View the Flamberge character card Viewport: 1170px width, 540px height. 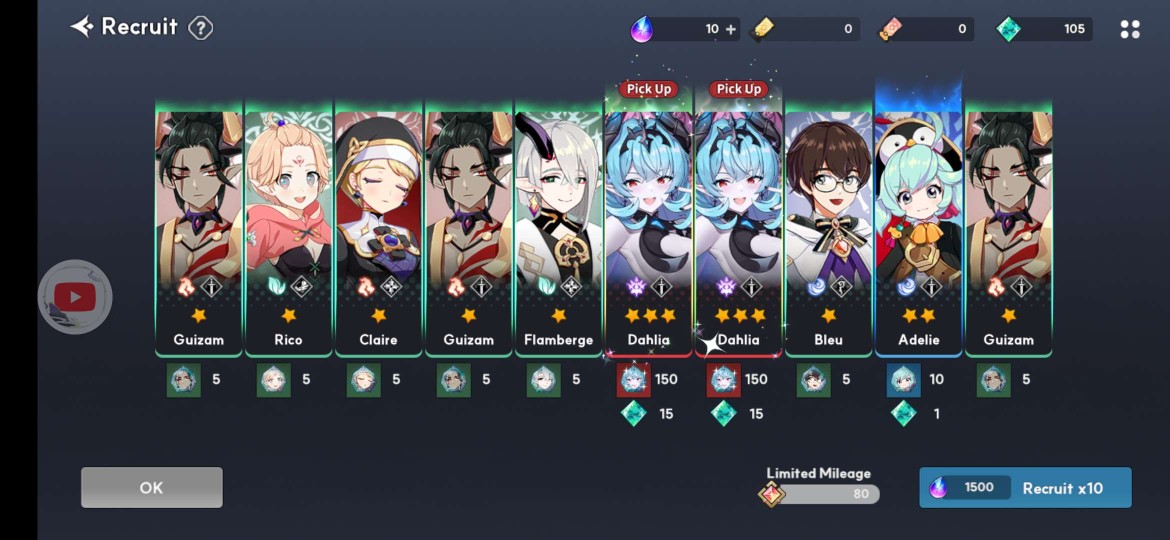point(558,230)
